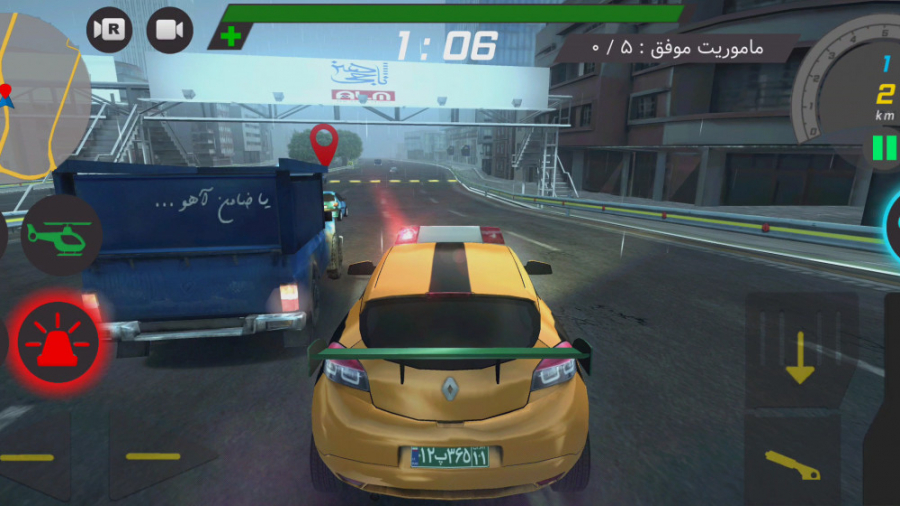Open the minimap
The width and height of the screenshot is (900, 506).
(40, 95)
